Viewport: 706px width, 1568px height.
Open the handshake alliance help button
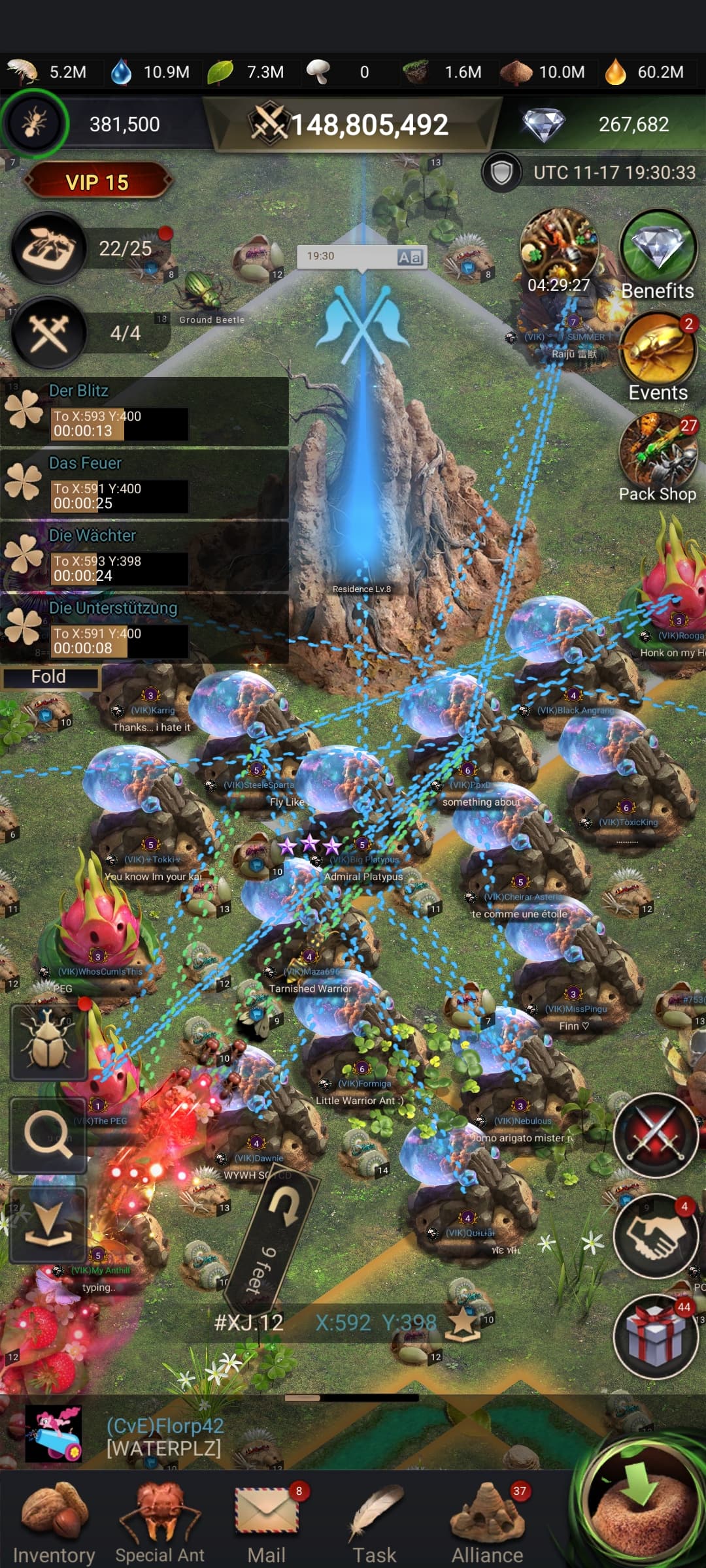(x=656, y=1236)
